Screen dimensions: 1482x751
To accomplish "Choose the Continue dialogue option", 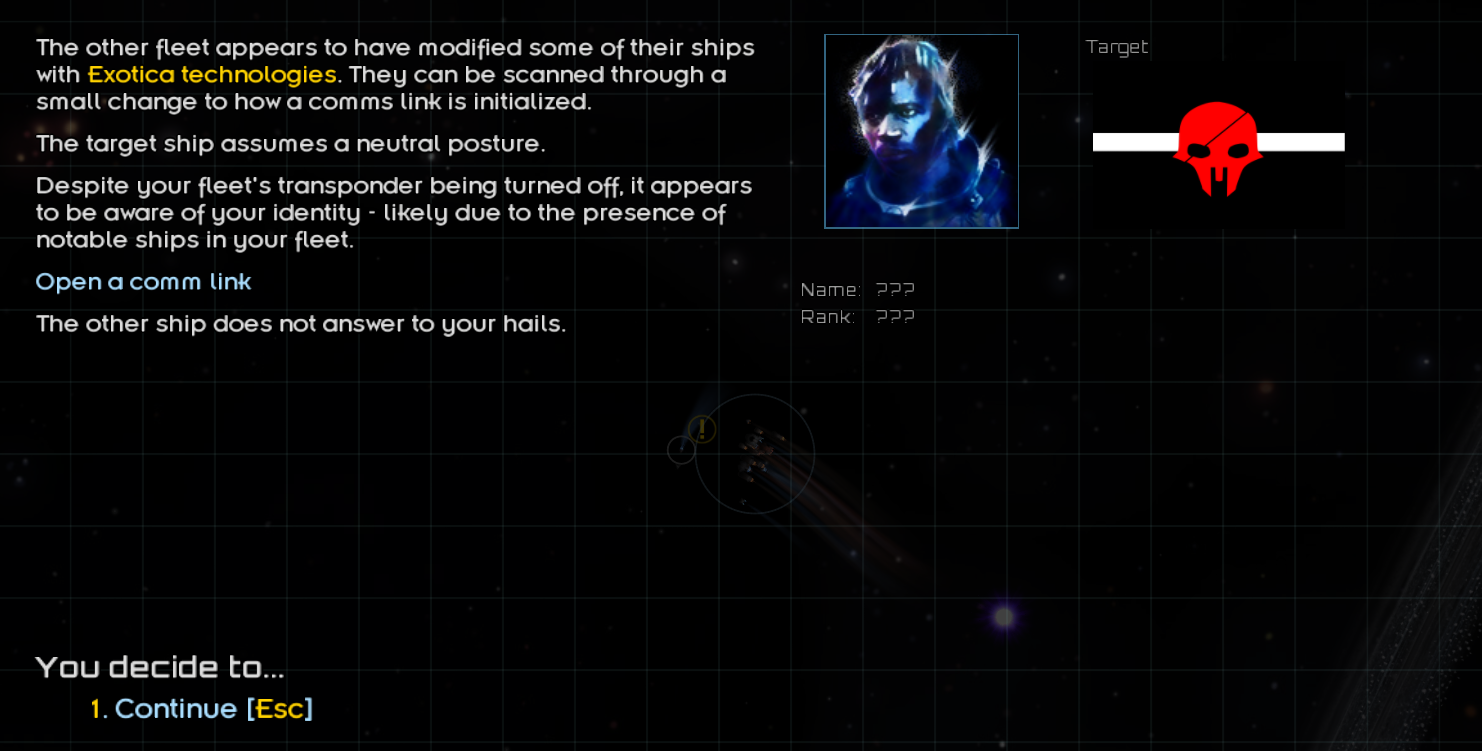I will tap(176, 709).
